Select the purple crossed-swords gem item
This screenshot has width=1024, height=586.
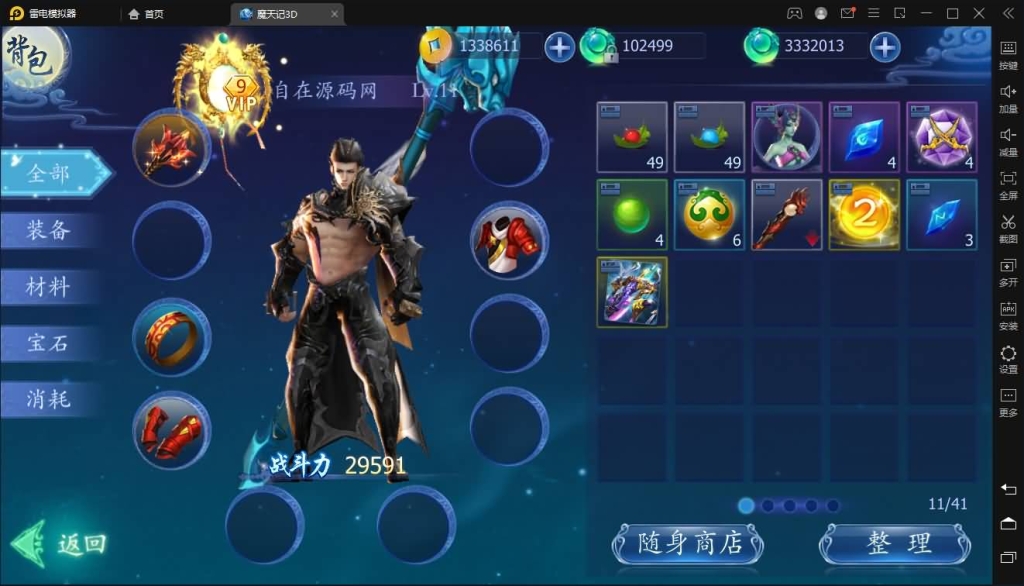940,137
